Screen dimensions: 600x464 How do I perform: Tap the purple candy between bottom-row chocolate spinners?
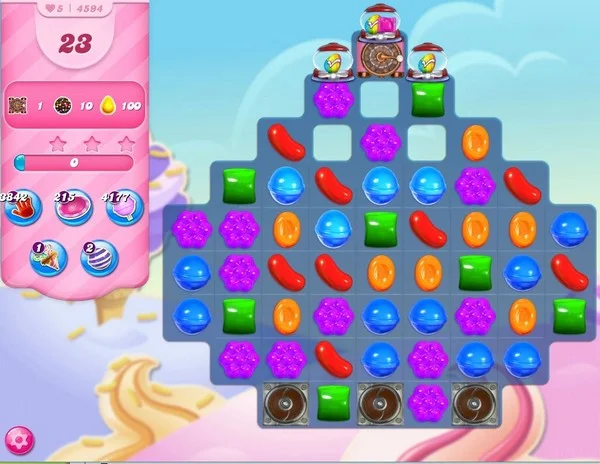click(x=427, y=403)
